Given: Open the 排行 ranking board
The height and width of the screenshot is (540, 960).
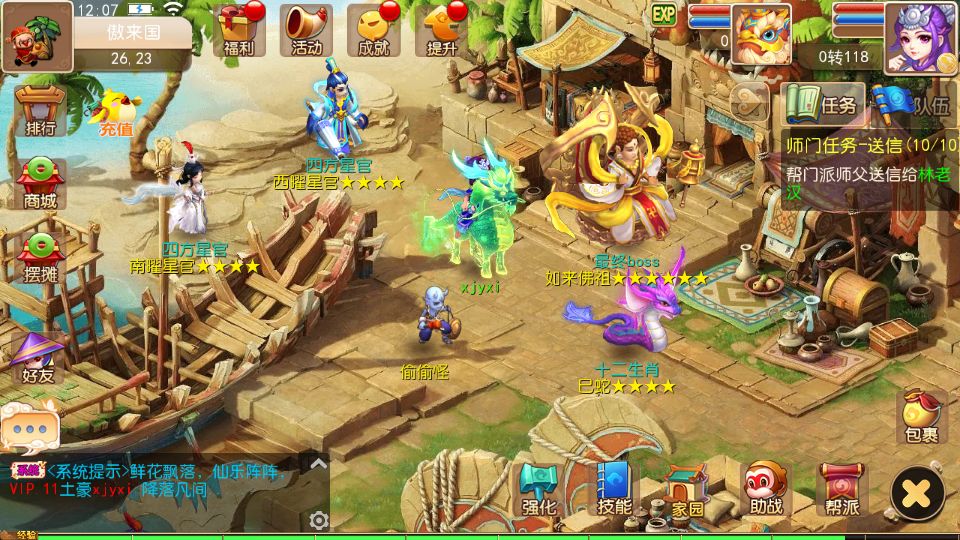Looking at the screenshot, I should pos(41,110).
